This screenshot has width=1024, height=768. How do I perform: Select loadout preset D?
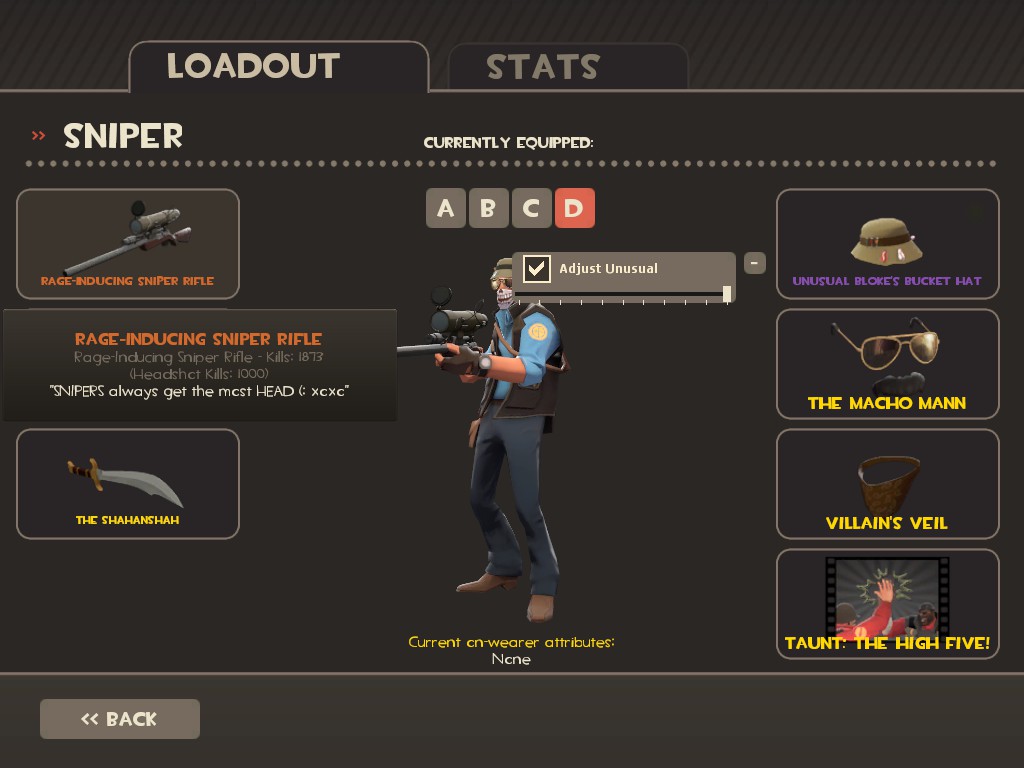574,208
